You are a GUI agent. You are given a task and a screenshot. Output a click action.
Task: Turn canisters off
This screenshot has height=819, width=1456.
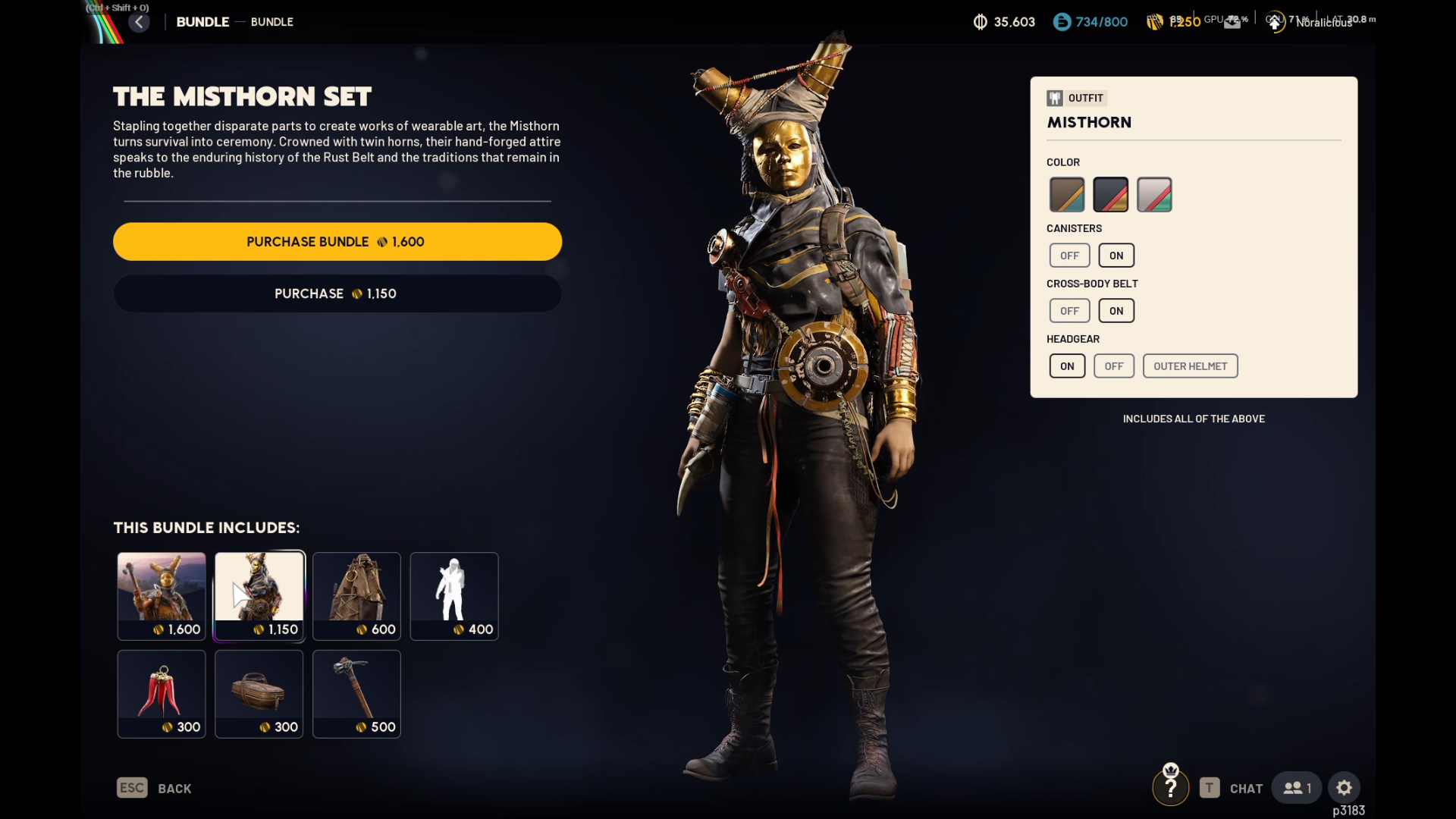[1069, 256]
